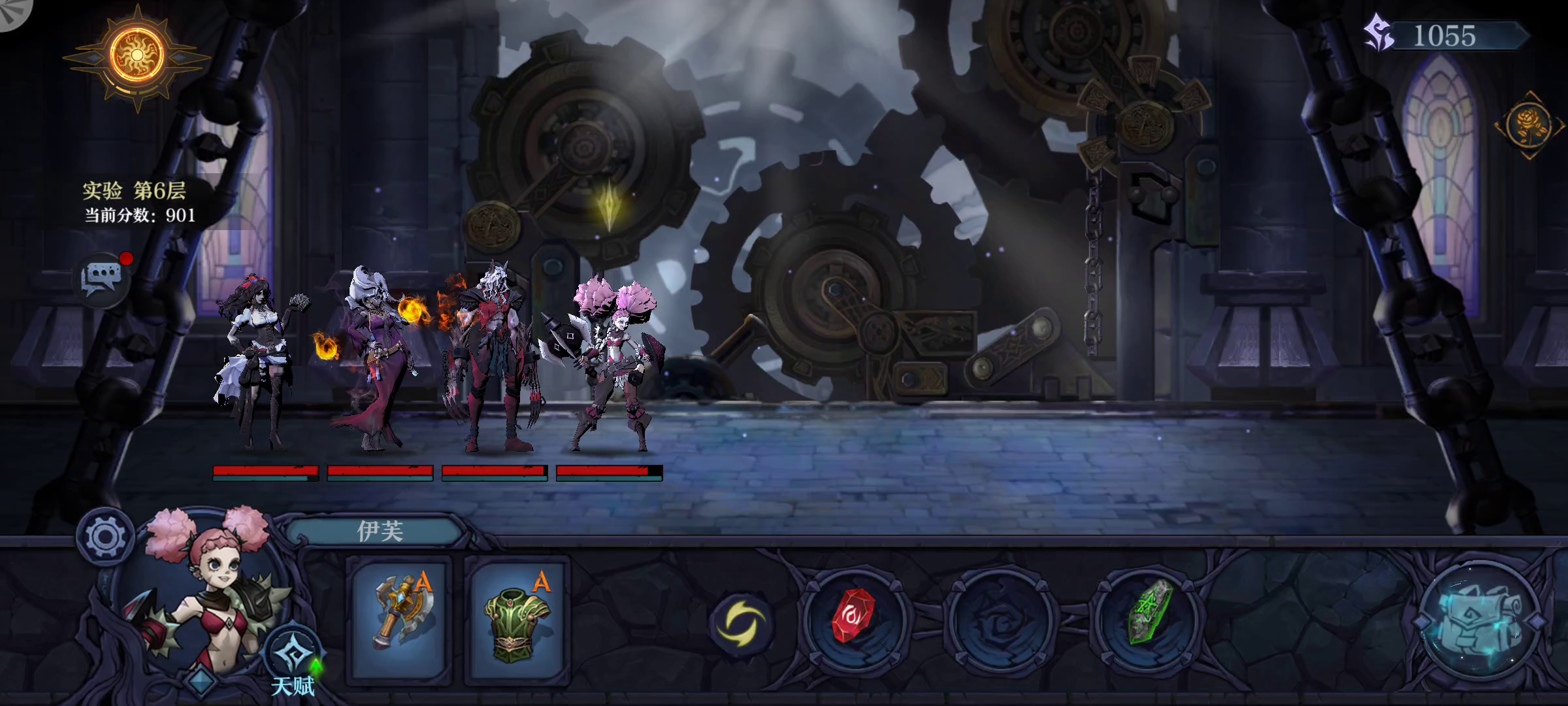The image size is (1568, 706).
Task: Use the red gem item slot
Action: tap(853, 619)
